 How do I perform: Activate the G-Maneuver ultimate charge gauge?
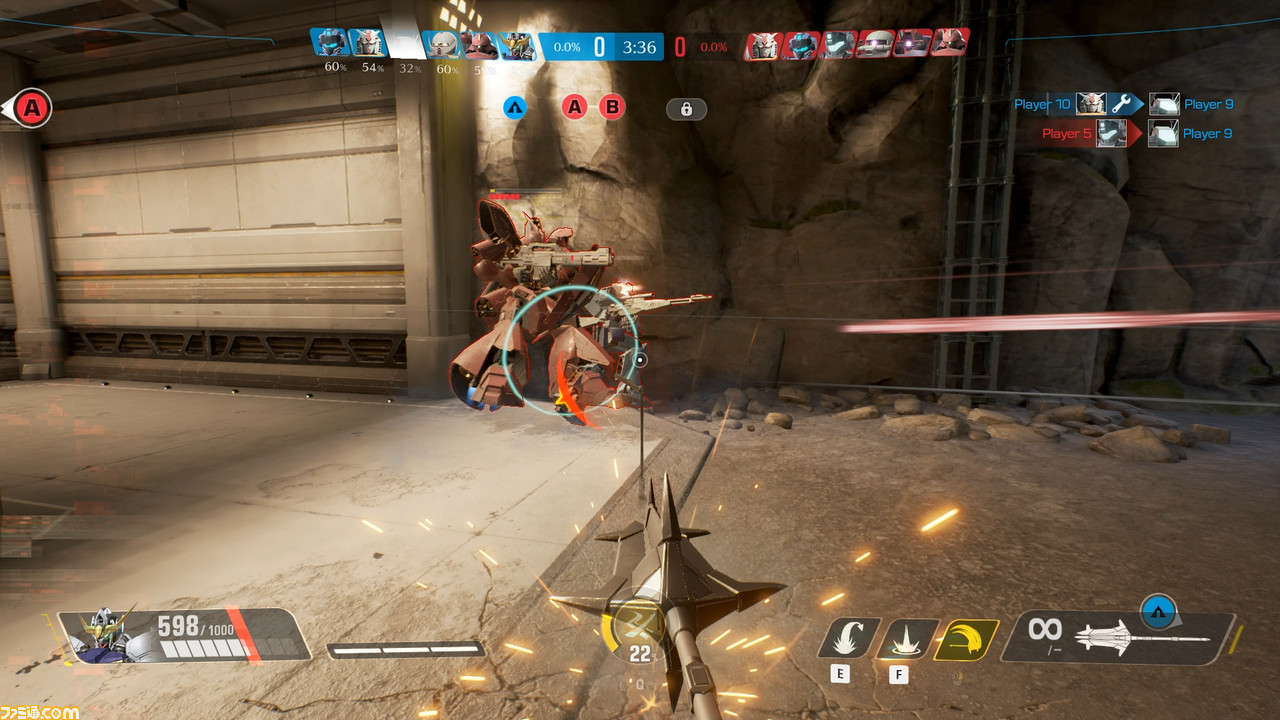tap(632, 631)
